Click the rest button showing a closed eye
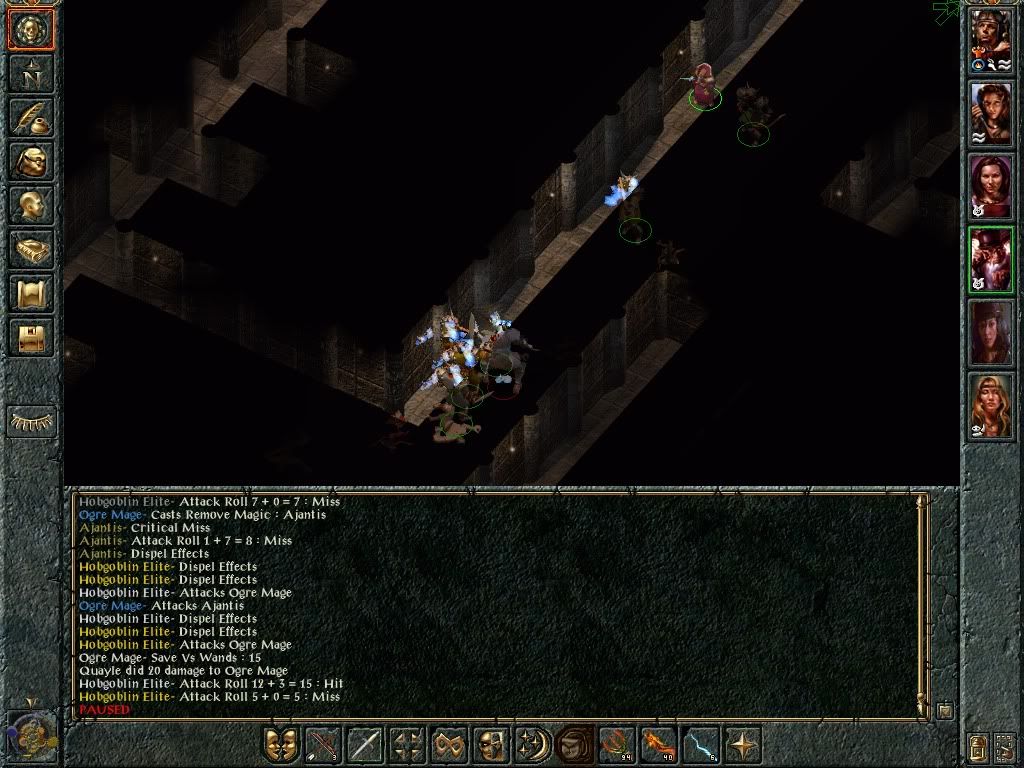The height and width of the screenshot is (768, 1024). [x=31, y=421]
